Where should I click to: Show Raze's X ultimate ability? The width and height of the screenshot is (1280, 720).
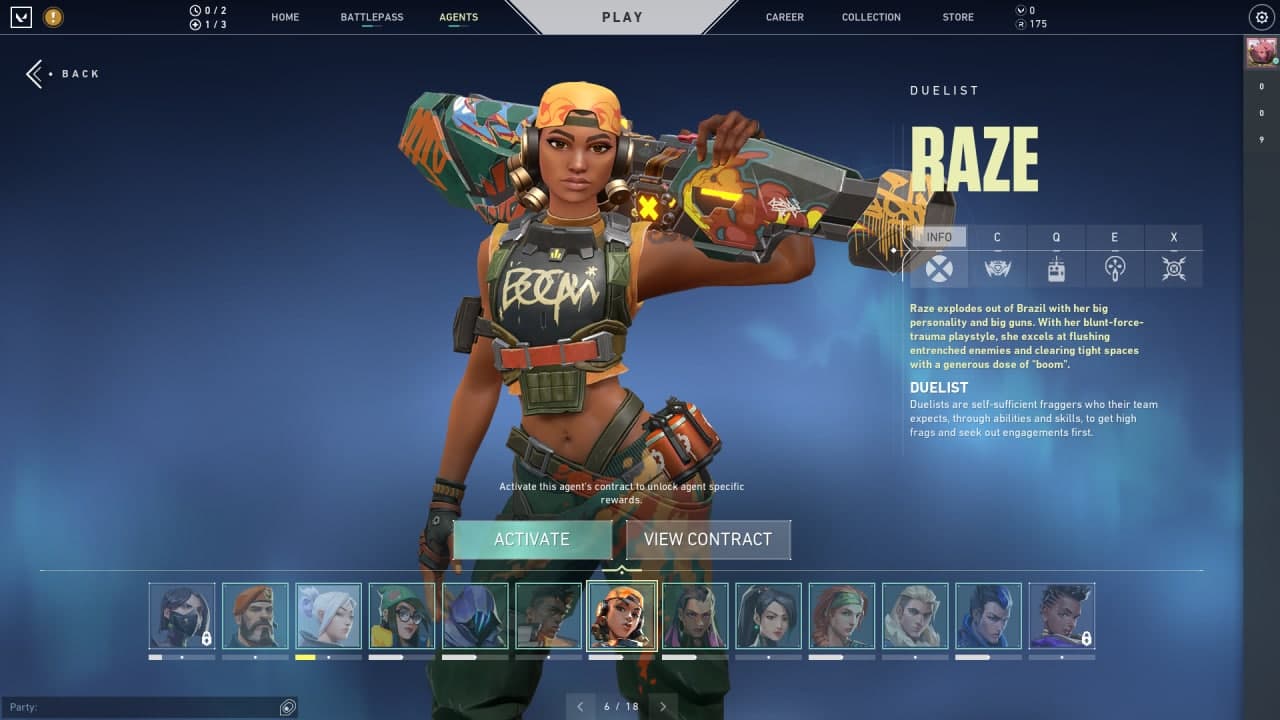tap(1174, 257)
